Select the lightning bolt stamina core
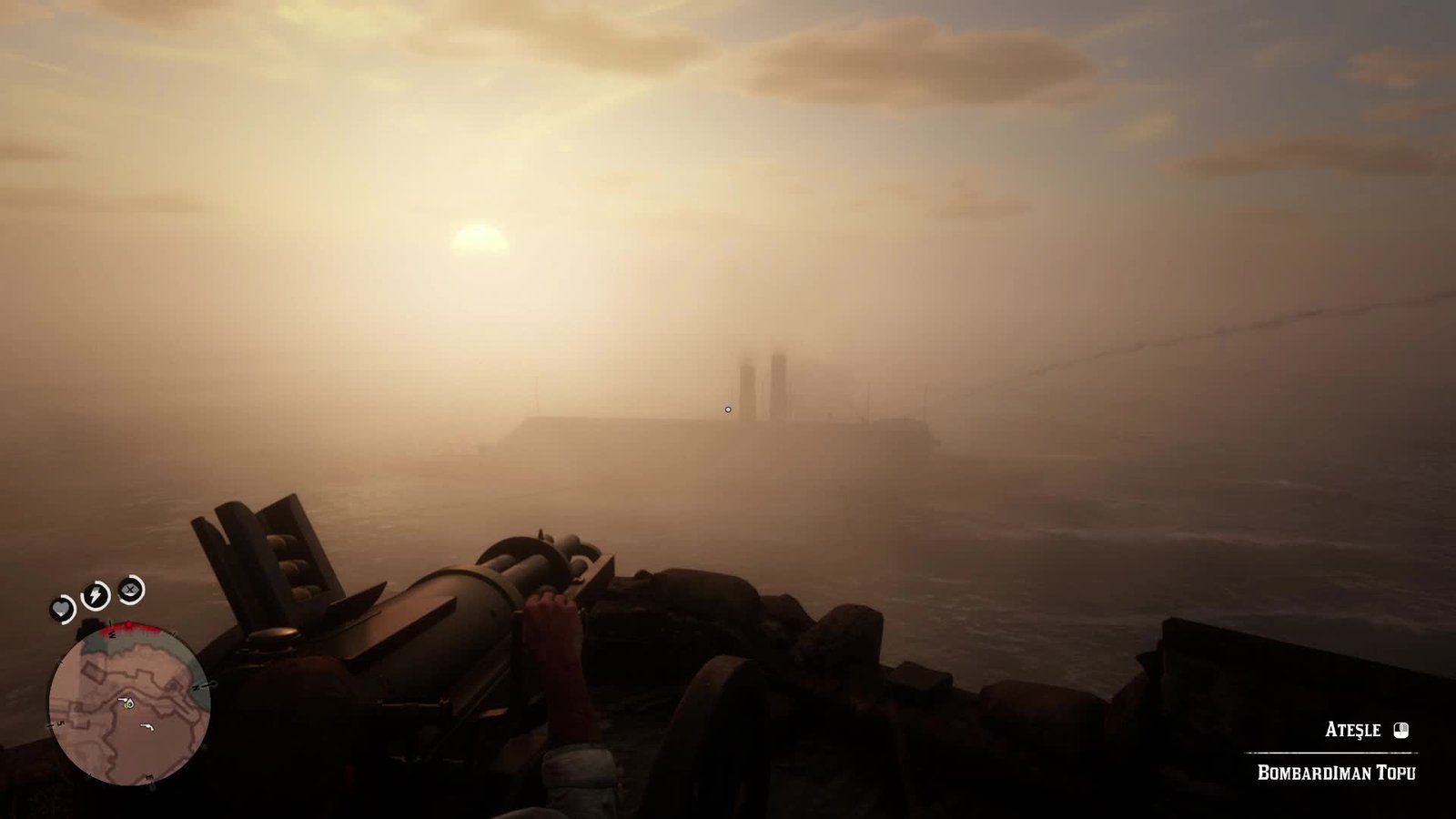This screenshot has height=819, width=1456. (x=96, y=596)
